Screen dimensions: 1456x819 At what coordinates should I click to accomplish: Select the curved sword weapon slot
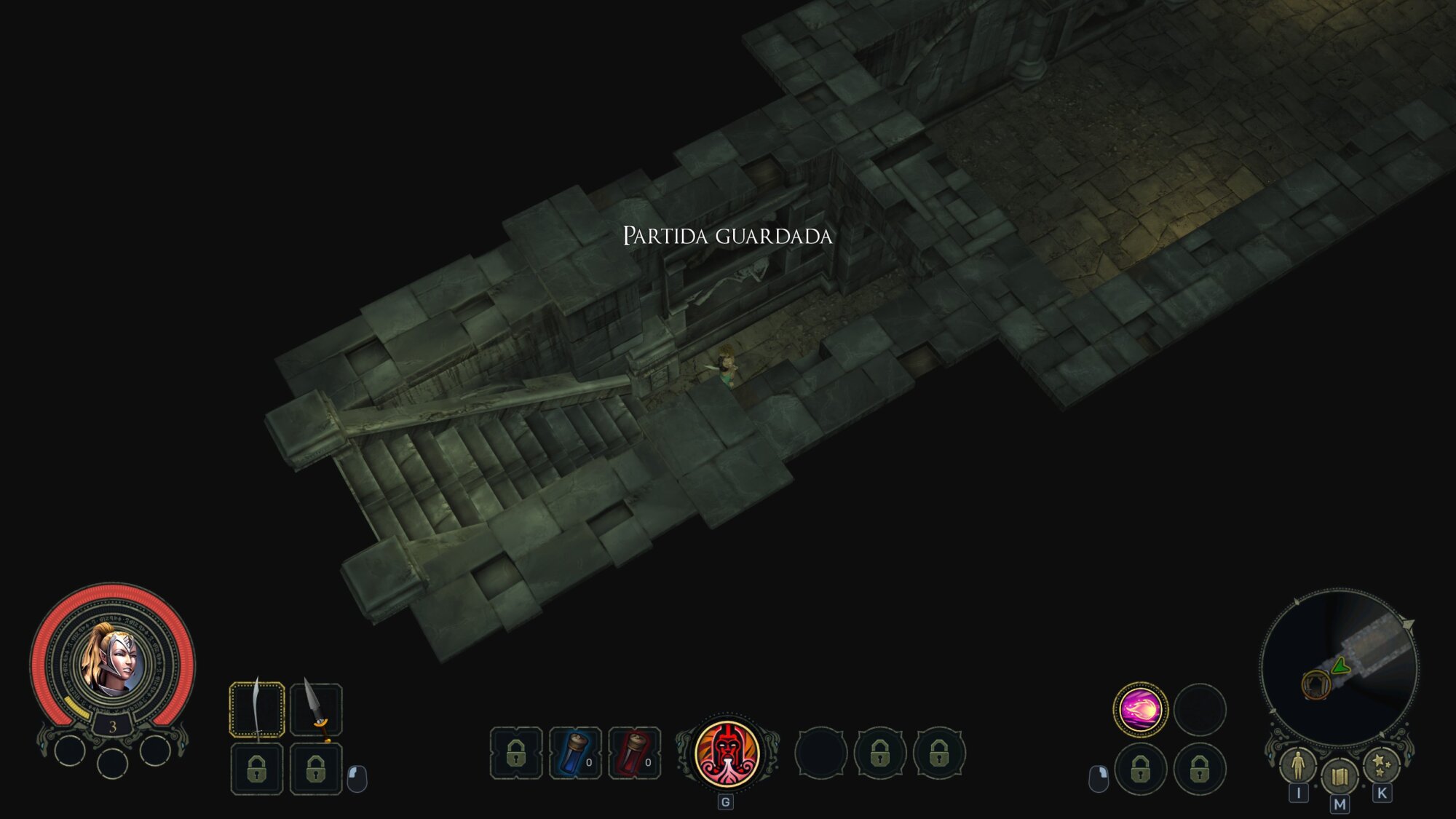tap(257, 710)
